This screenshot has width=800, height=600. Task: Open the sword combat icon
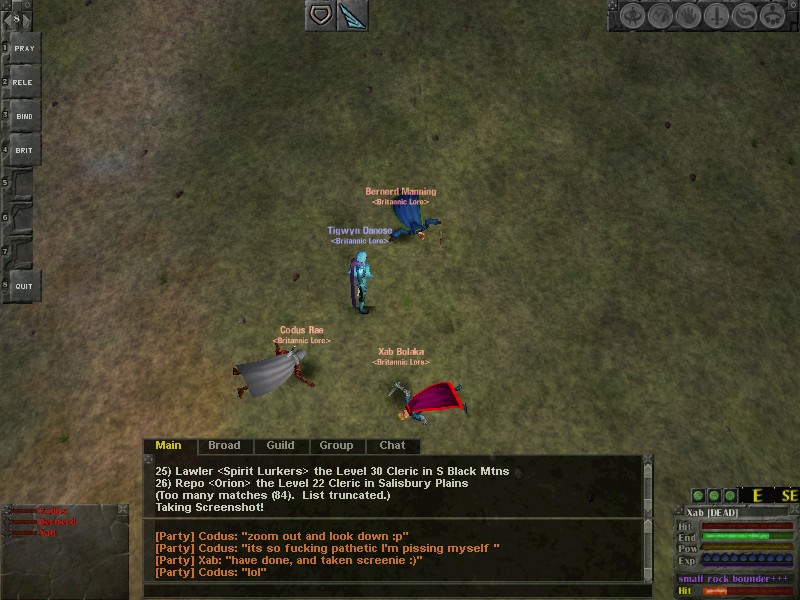pos(716,16)
